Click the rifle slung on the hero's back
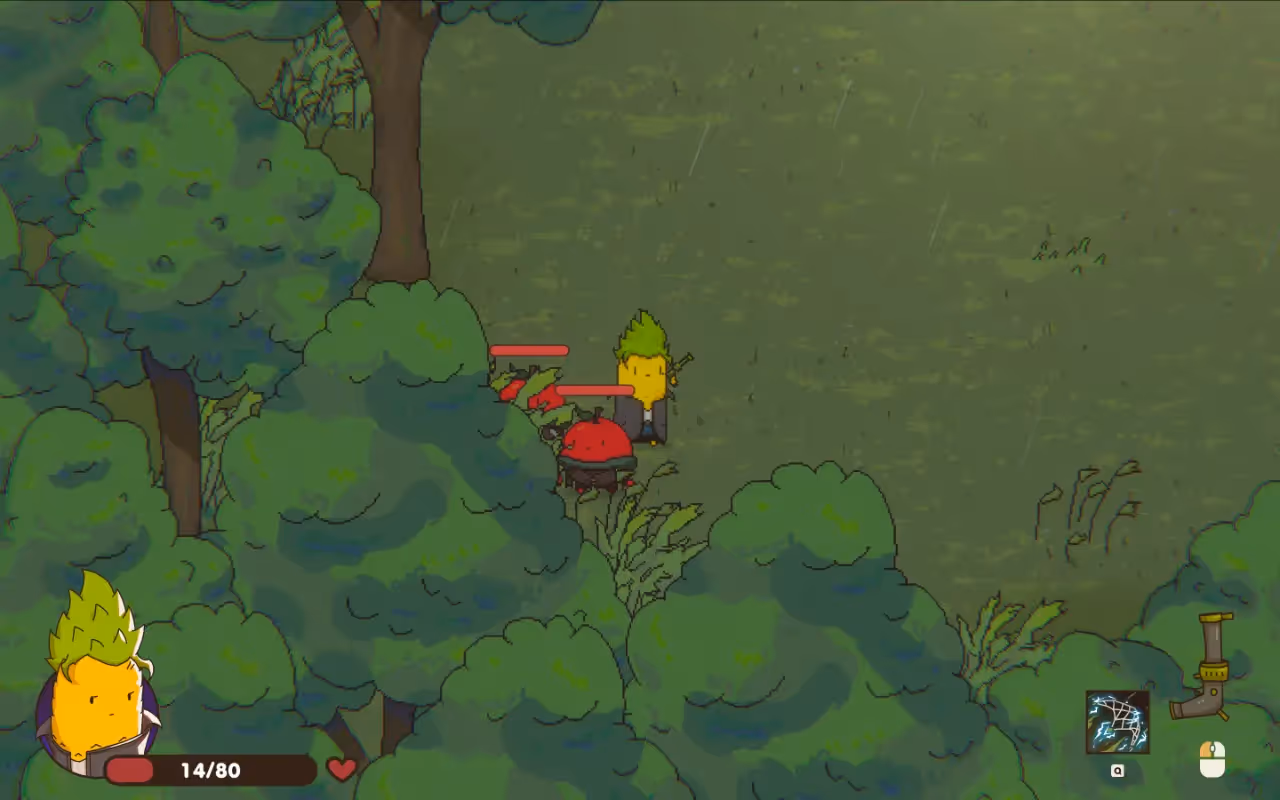The width and height of the screenshot is (1280, 800). tap(683, 365)
